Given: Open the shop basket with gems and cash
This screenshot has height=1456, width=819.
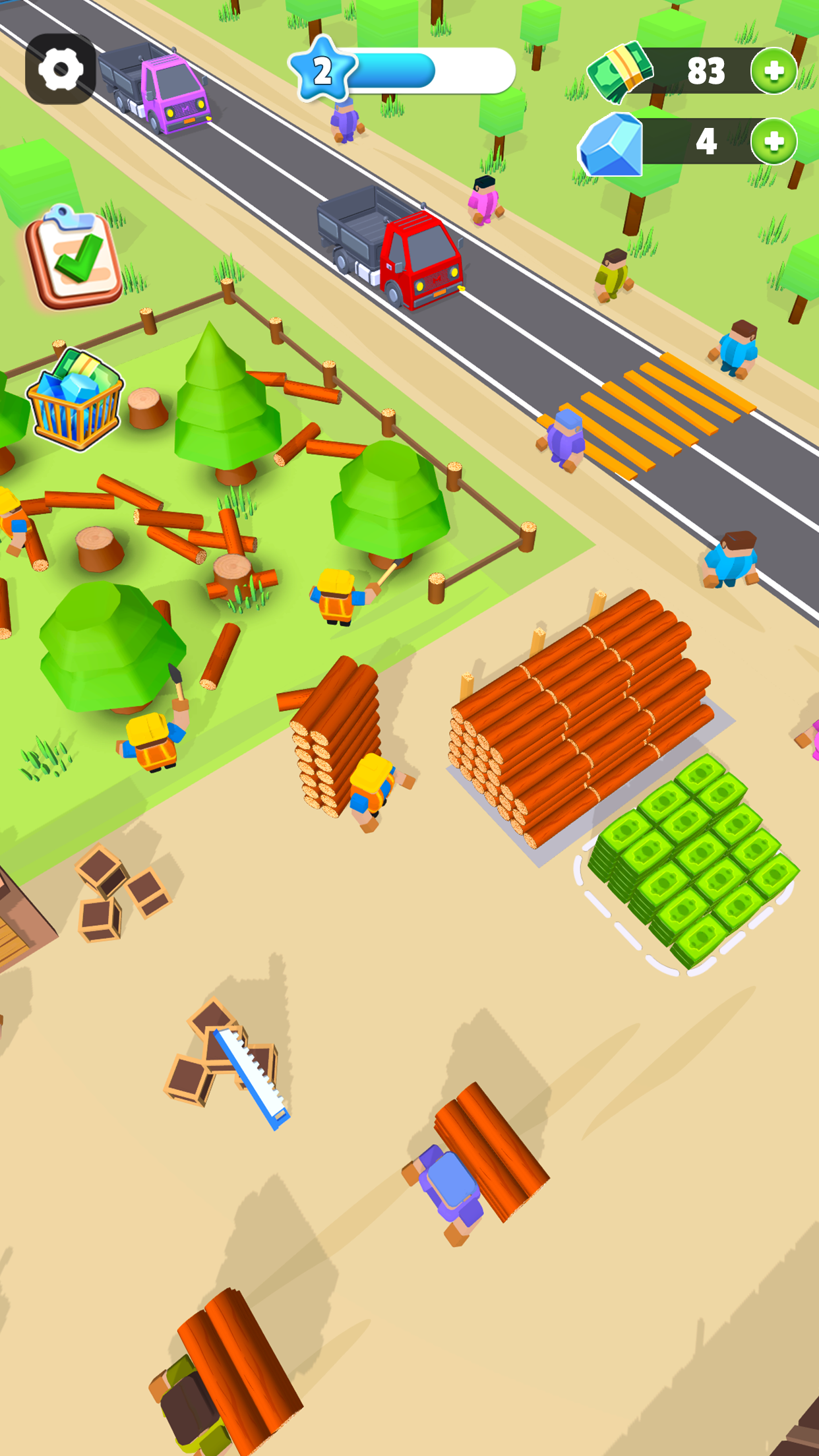Looking at the screenshot, I should tap(75, 400).
